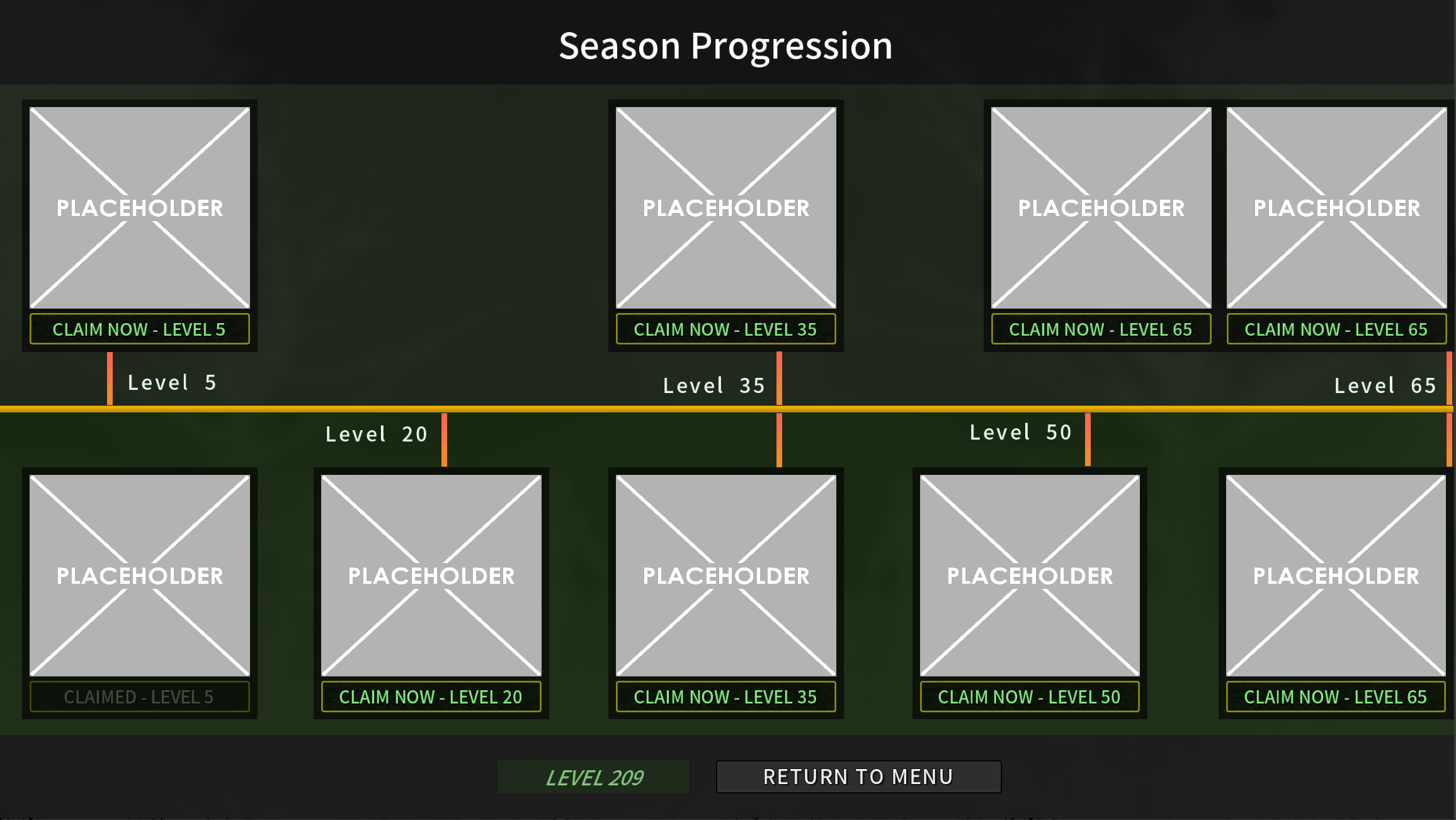Open the claimed Level 5 reward thumbnail
This screenshot has height=820, width=1456.
pyautogui.click(x=139, y=575)
